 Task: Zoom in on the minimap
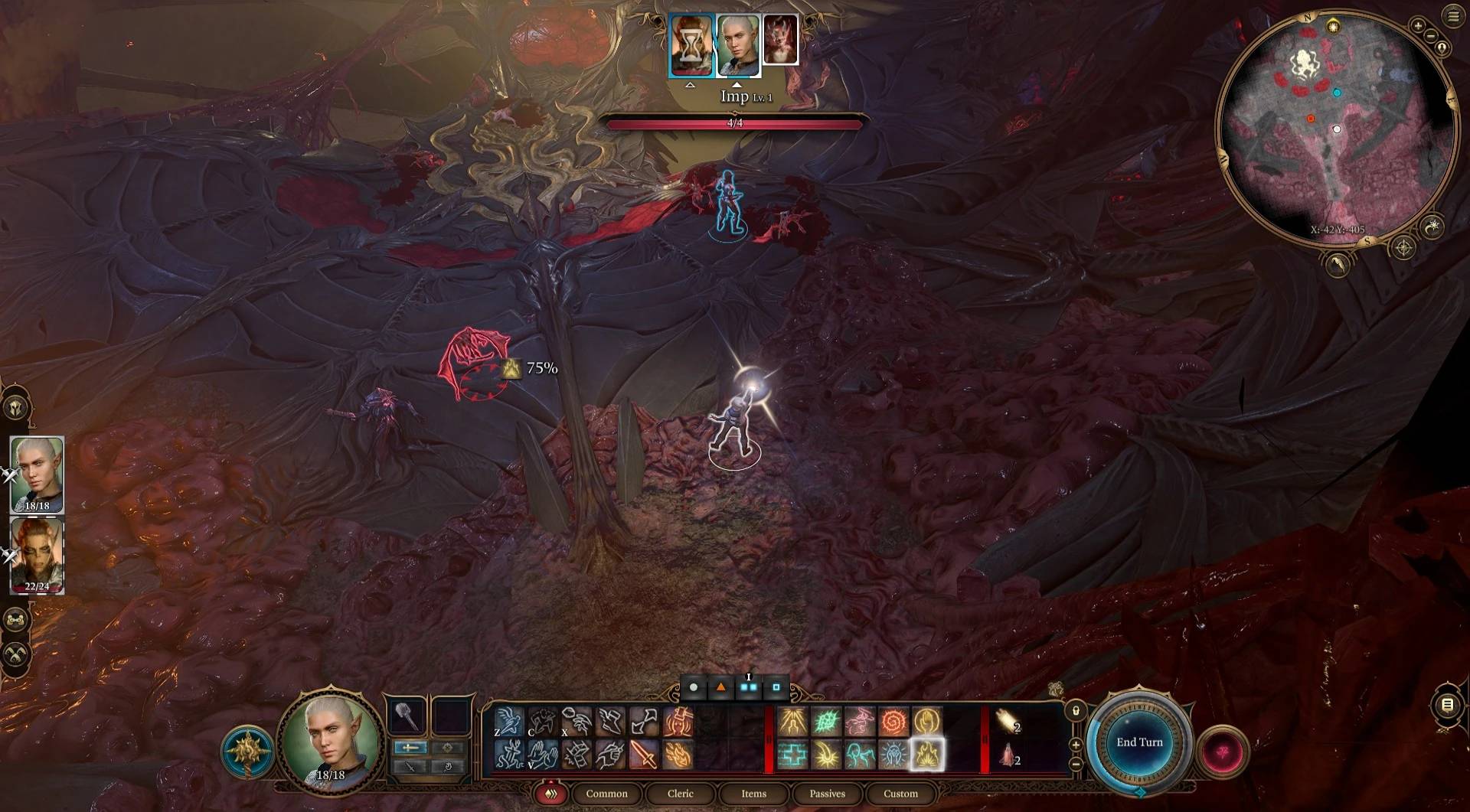pos(1418,26)
